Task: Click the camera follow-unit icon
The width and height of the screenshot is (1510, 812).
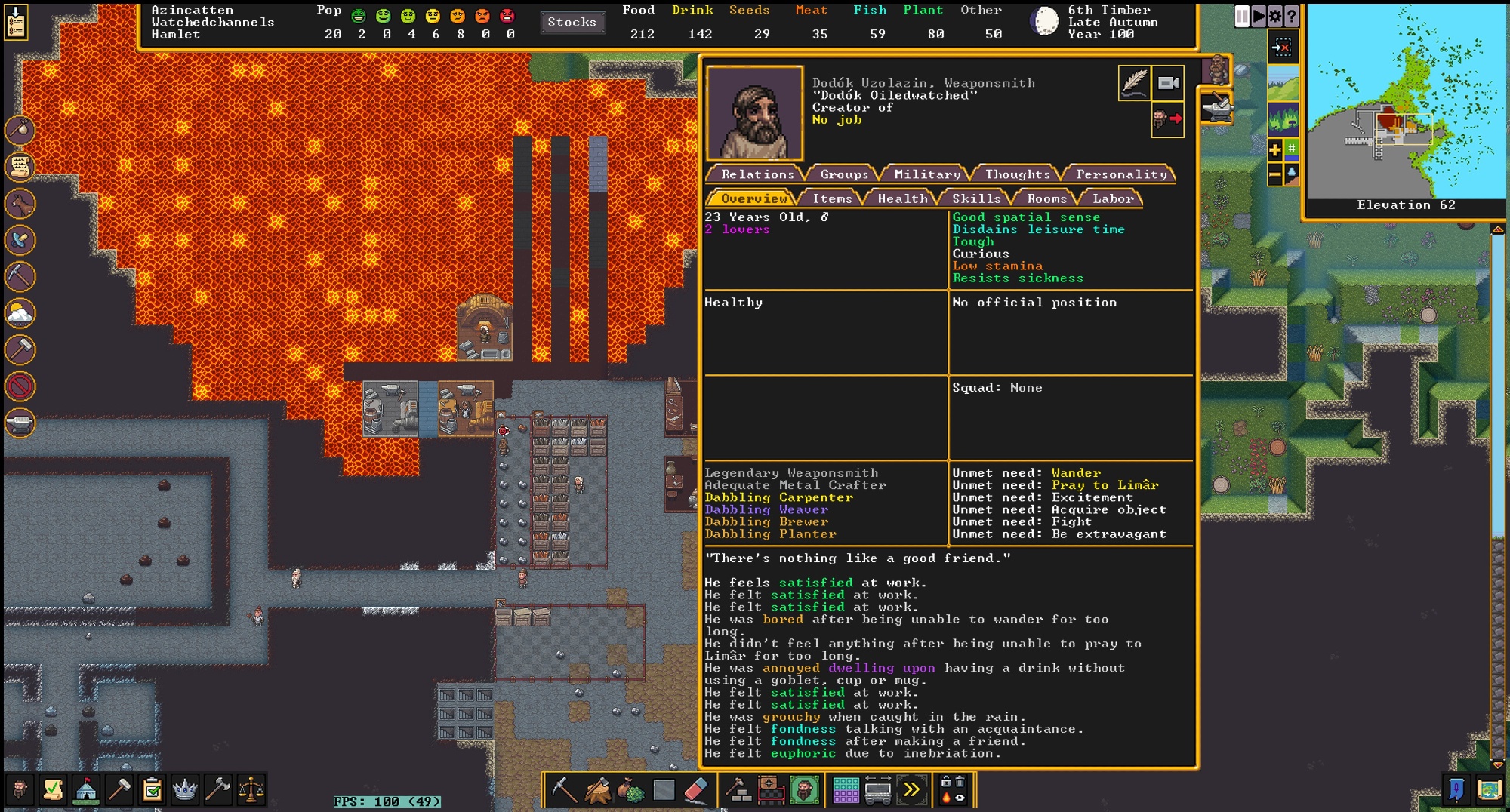Action: (1168, 83)
